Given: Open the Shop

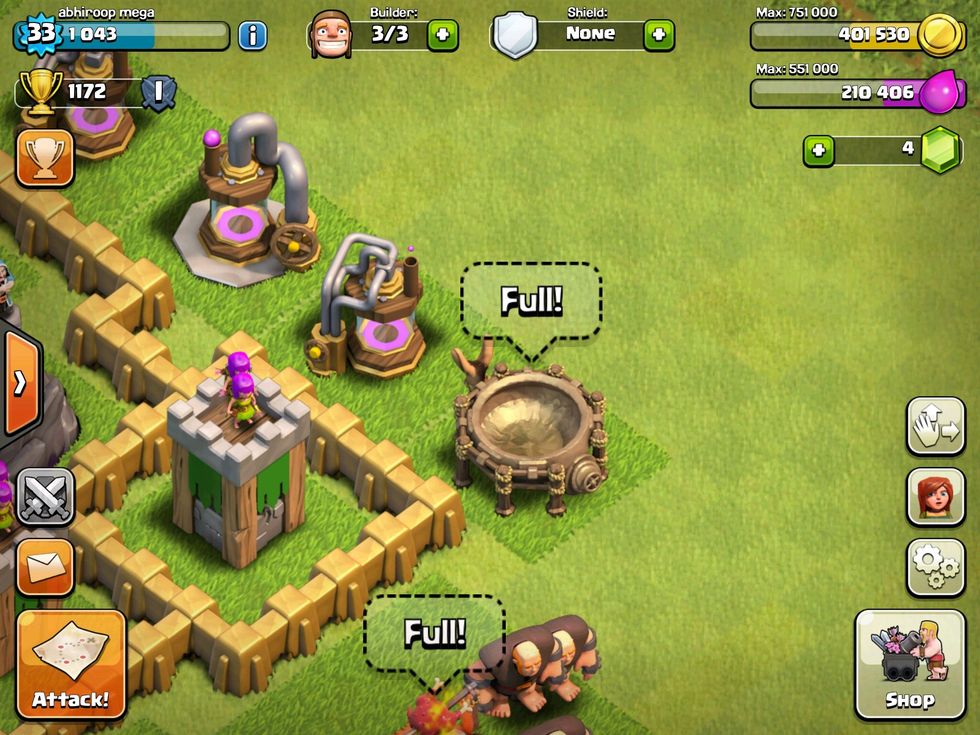Looking at the screenshot, I should 909,664.
